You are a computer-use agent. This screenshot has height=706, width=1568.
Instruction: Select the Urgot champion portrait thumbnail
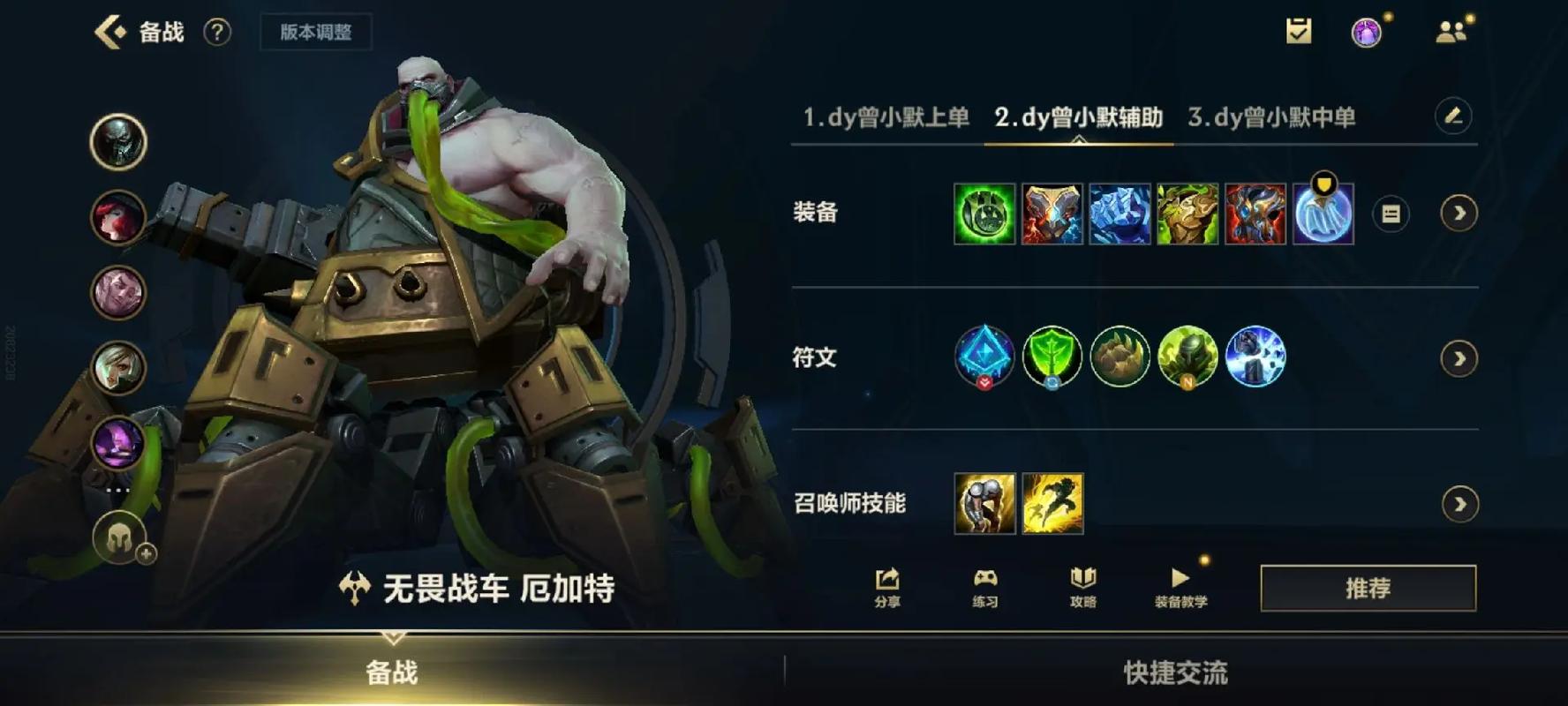[118, 141]
